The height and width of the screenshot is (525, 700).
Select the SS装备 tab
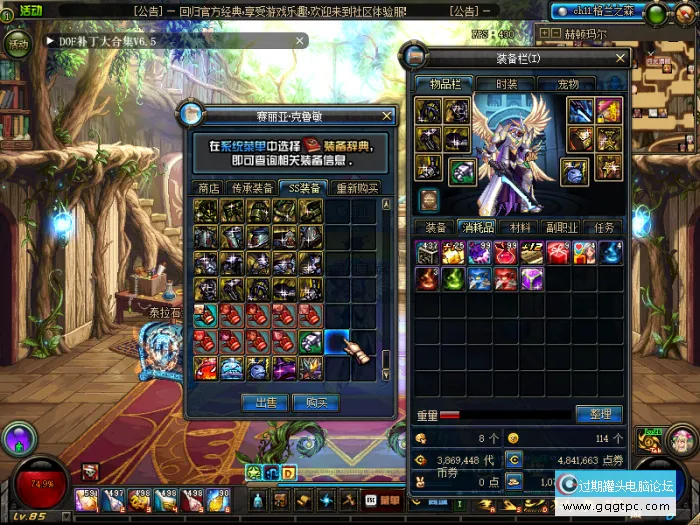click(x=303, y=187)
